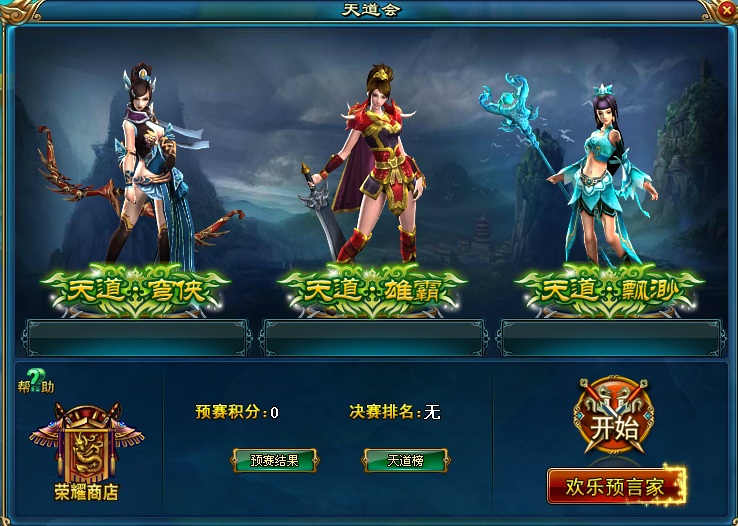
Task: Open the 帮助 help icon
Action: (x=37, y=381)
